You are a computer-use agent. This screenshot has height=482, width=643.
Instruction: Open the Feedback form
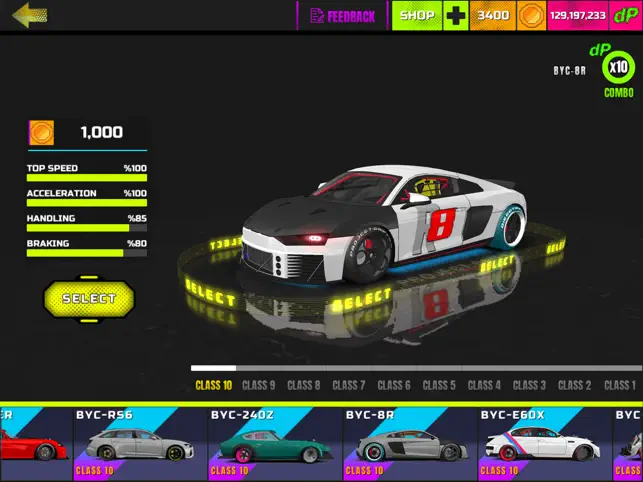click(343, 16)
